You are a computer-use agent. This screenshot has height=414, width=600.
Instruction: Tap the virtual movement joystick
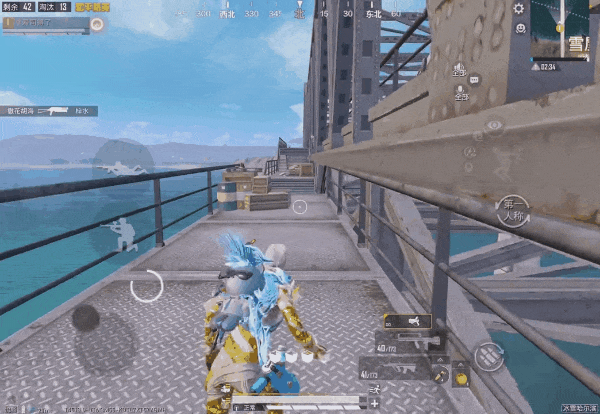[85, 319]
